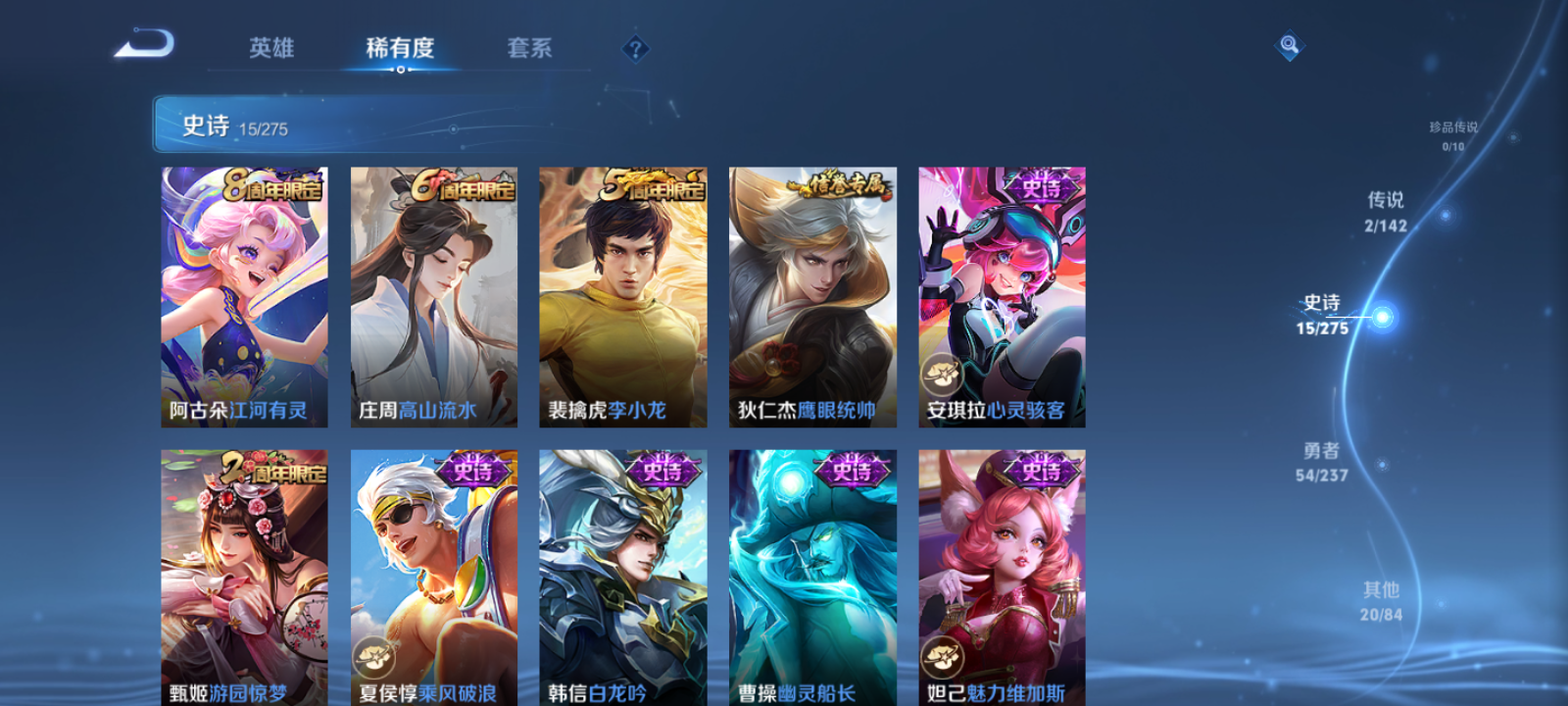Expand the 其他 rarity section

tap(1381, 600)
